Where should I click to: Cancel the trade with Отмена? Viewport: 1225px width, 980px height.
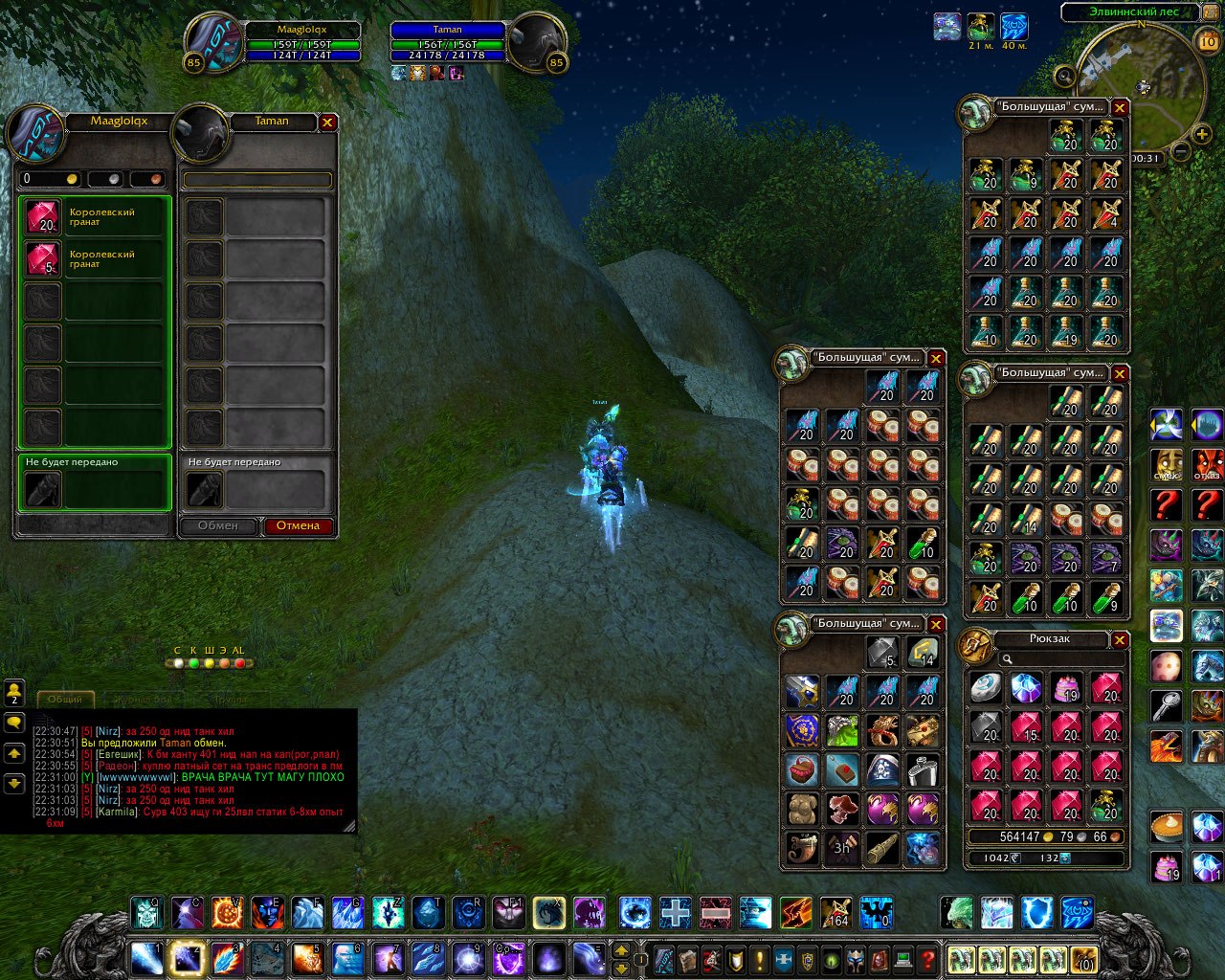pyautogui.click(x=298, y=525)
